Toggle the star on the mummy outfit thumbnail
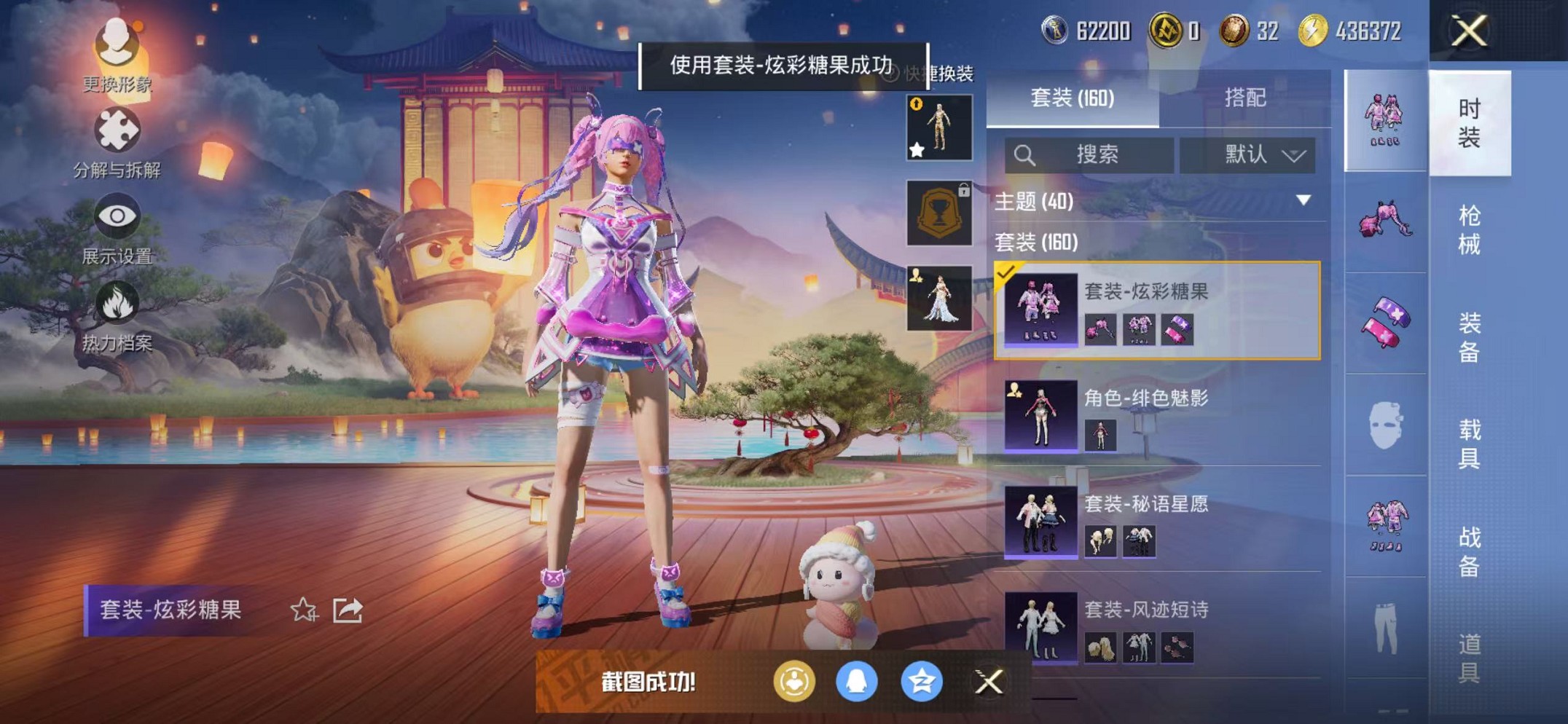 (x=917, y=151)
